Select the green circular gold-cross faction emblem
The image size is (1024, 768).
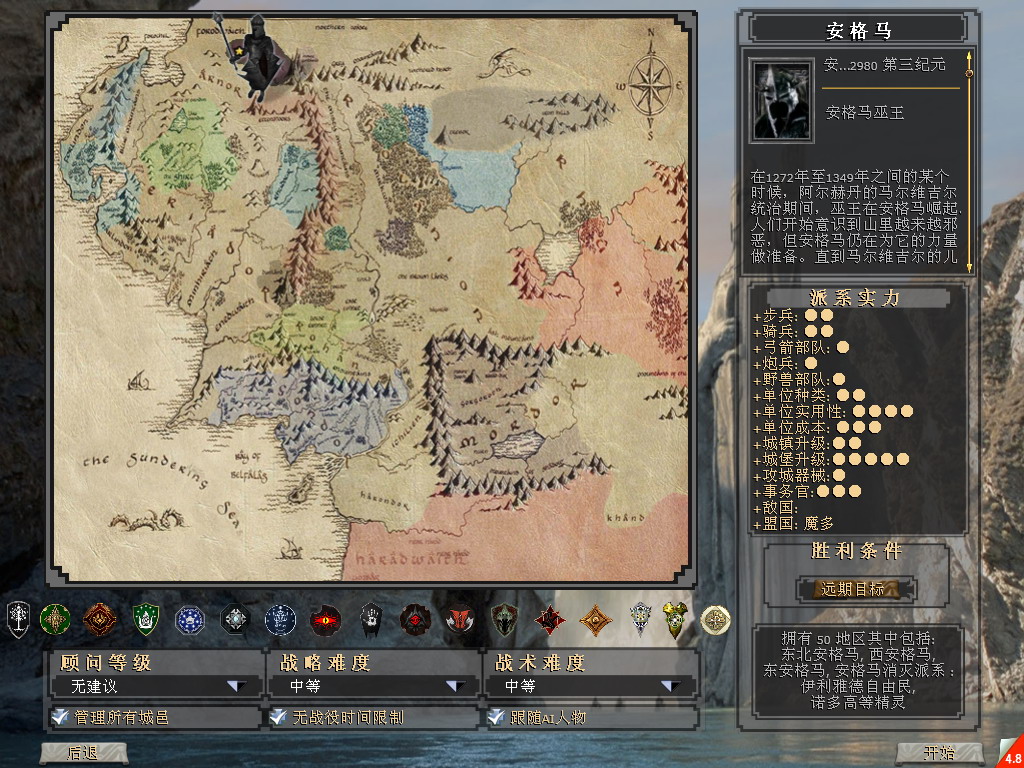(x=54, y=620)
